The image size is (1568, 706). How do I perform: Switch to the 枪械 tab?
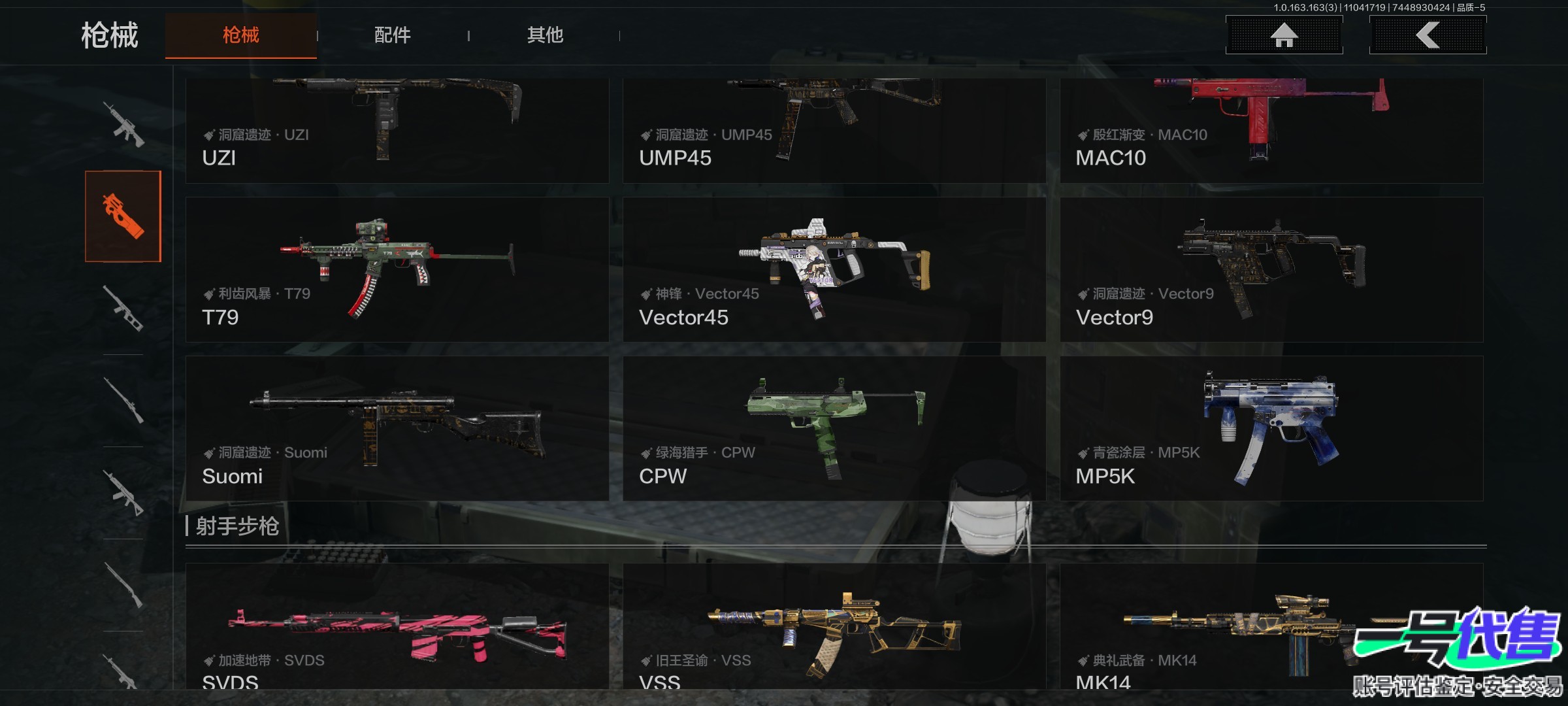pyautogui.click(x=240, y=35)
